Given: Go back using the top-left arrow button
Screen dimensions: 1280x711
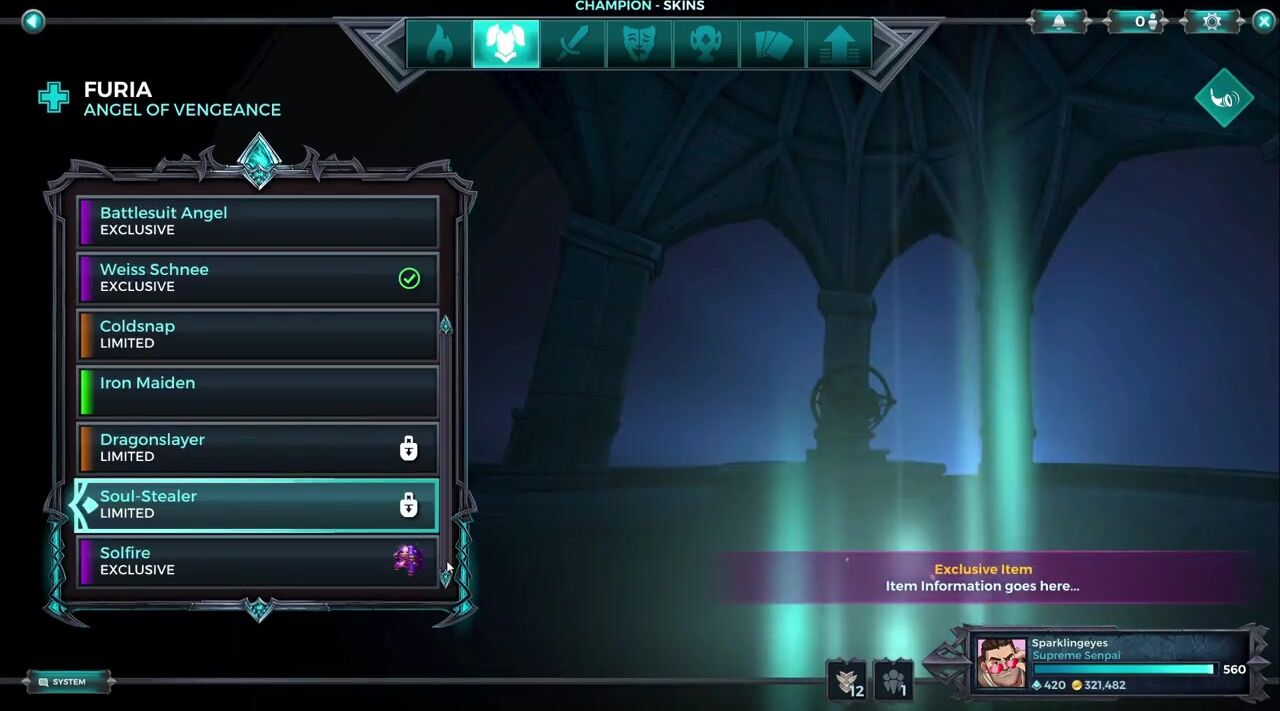Looking at the screenshot, I should (33, 21).
